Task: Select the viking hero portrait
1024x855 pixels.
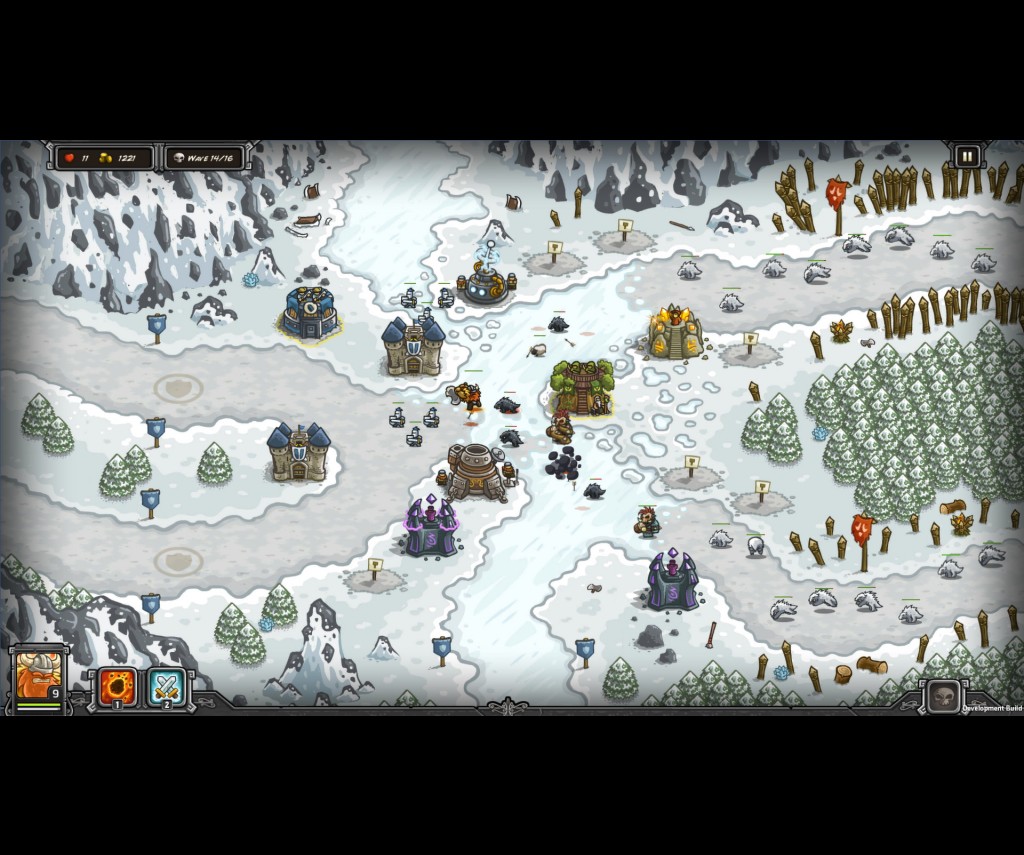Action: tap(38, 677)
